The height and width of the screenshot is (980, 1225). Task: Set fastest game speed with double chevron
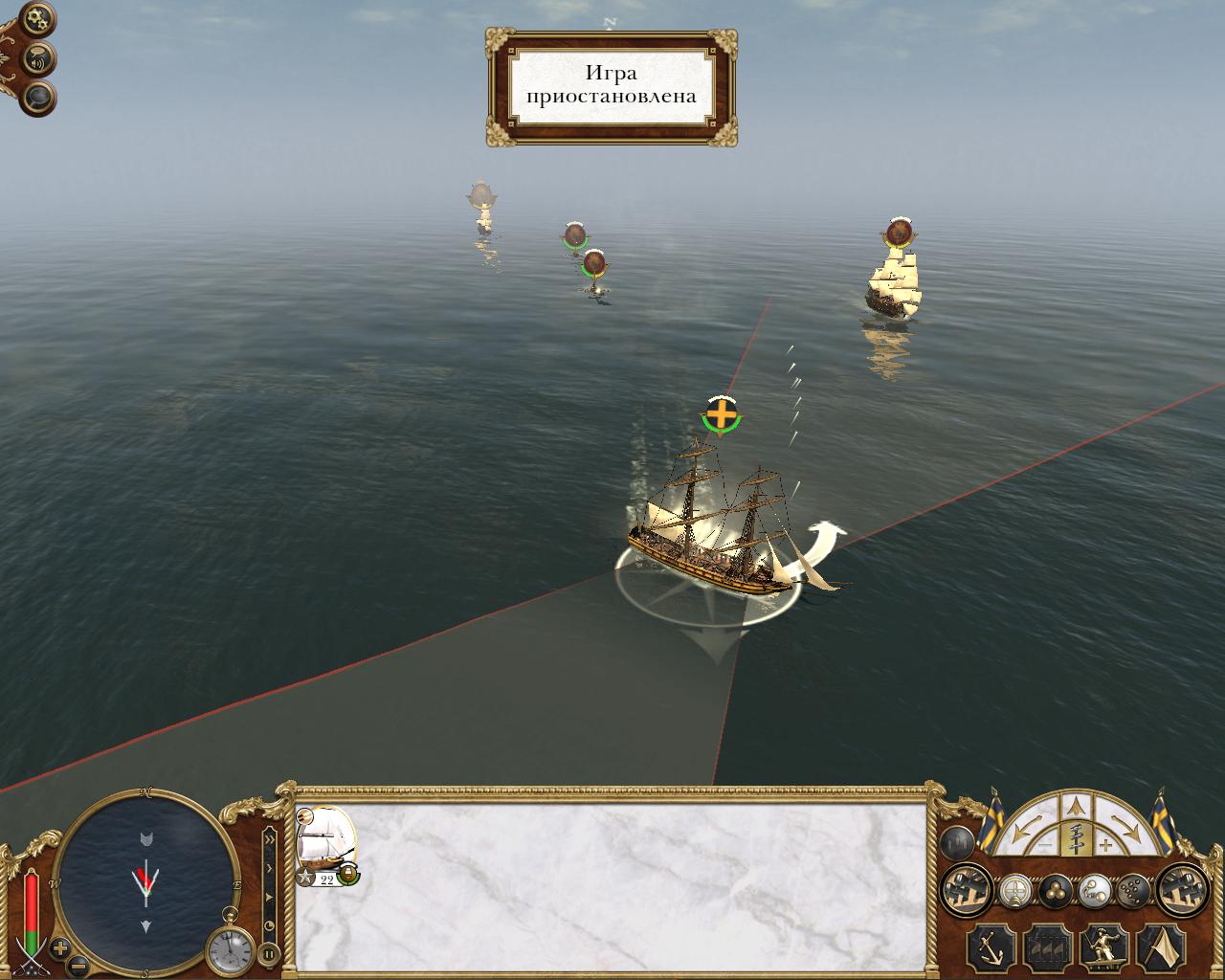click(x=270, y=838)
